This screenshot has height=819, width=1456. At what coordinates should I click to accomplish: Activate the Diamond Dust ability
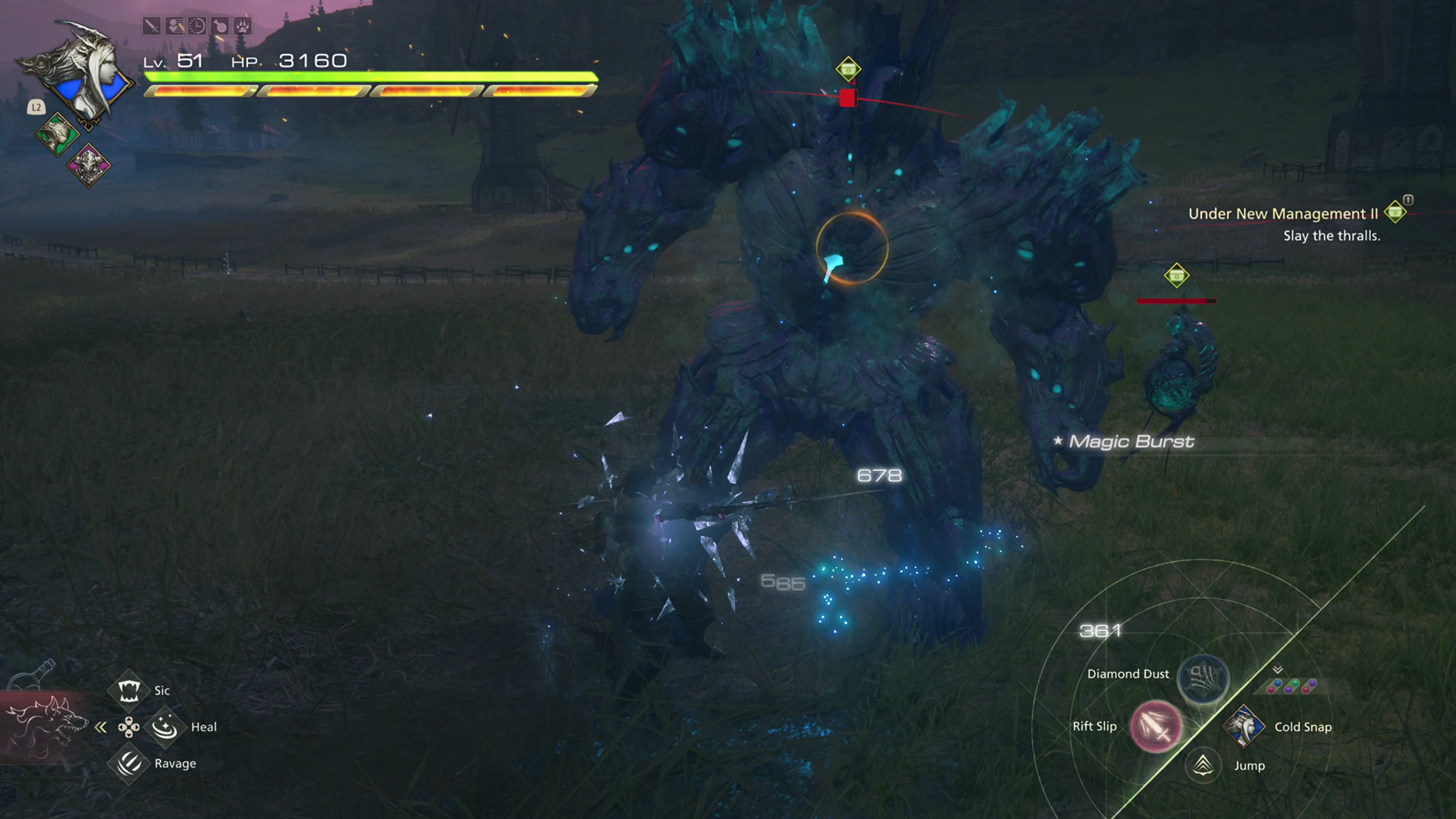pyautogui.click(x=1203, y=677)
